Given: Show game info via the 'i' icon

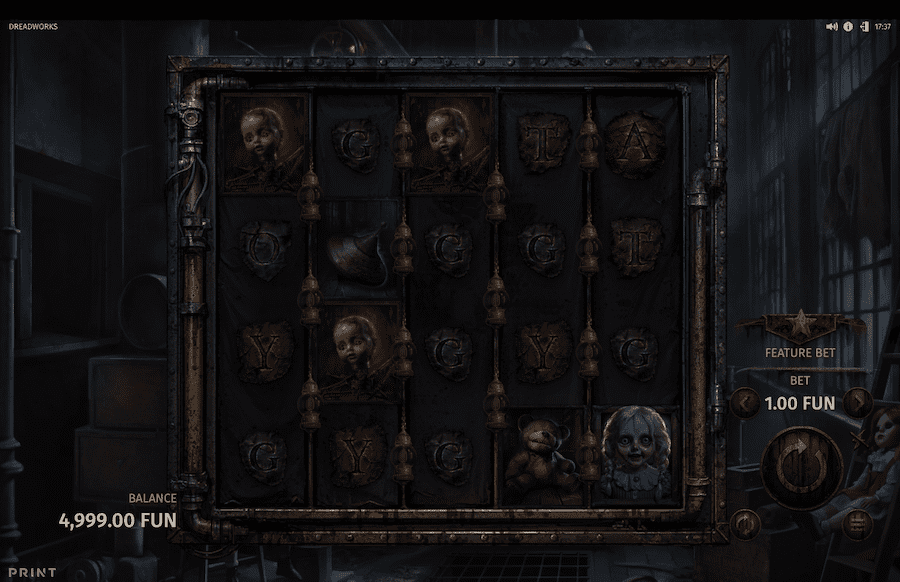Looking at the screenshot, I should point(848,27).
